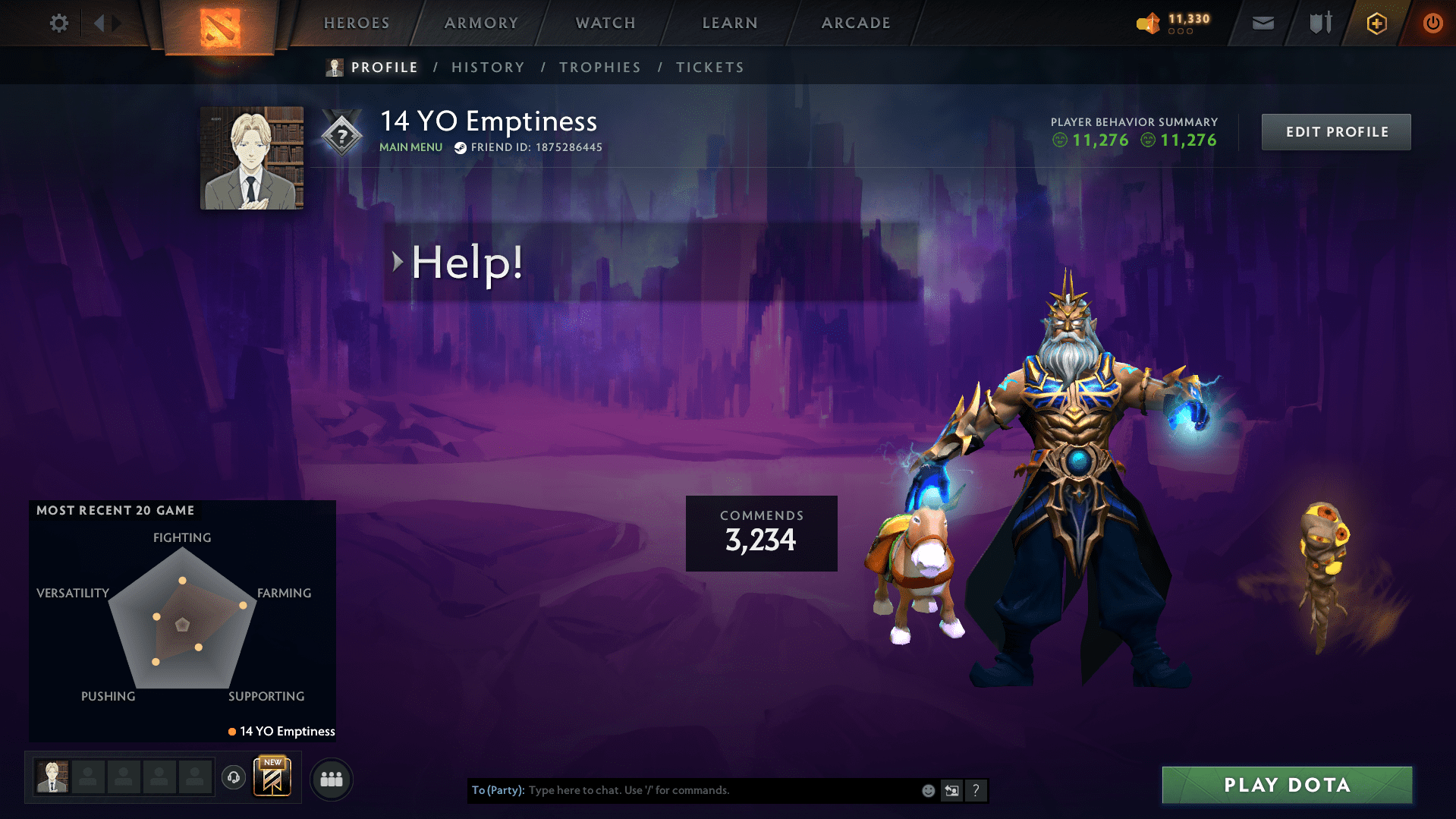
Task: Open the emoticon picker in chat
Action: 928,789
